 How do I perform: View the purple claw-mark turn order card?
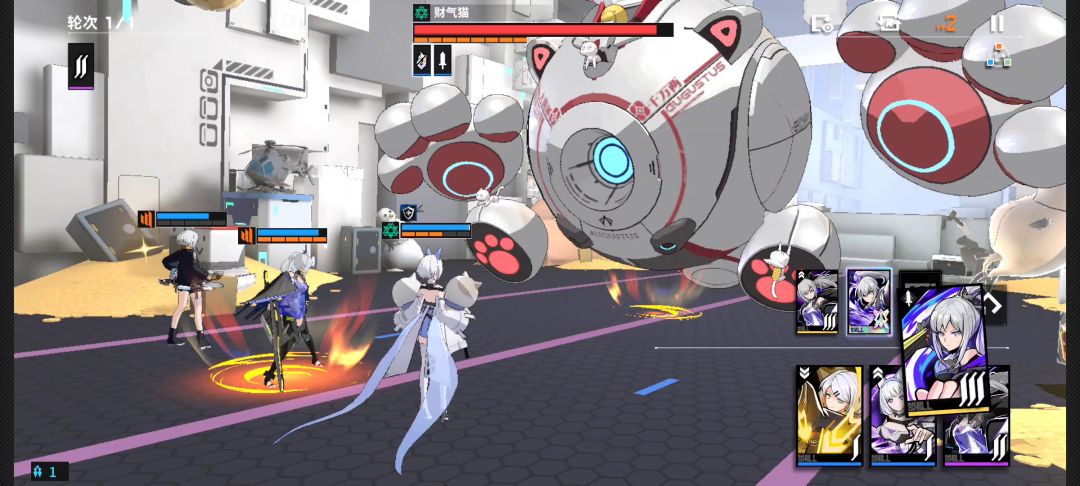[81, 66]
